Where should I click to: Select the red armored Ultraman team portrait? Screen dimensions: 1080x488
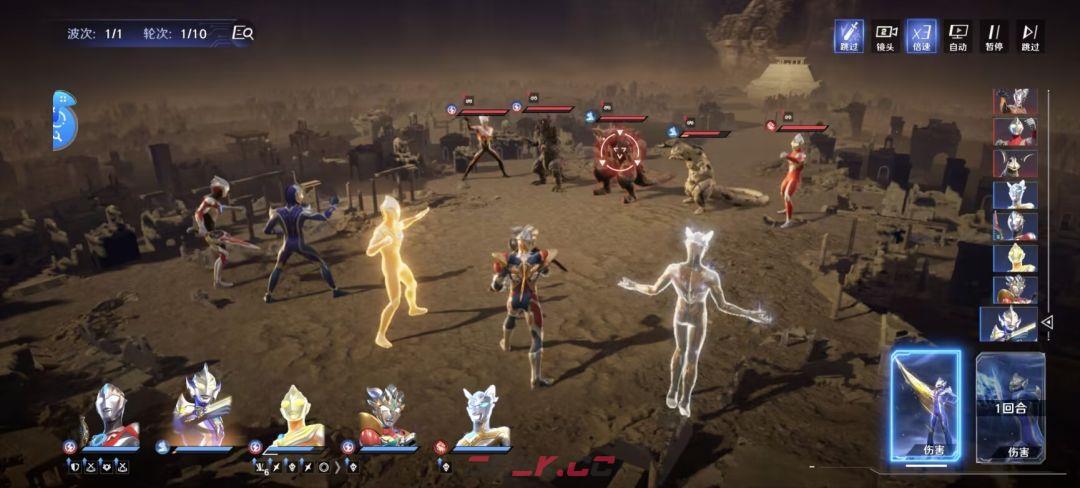point(385,416)
